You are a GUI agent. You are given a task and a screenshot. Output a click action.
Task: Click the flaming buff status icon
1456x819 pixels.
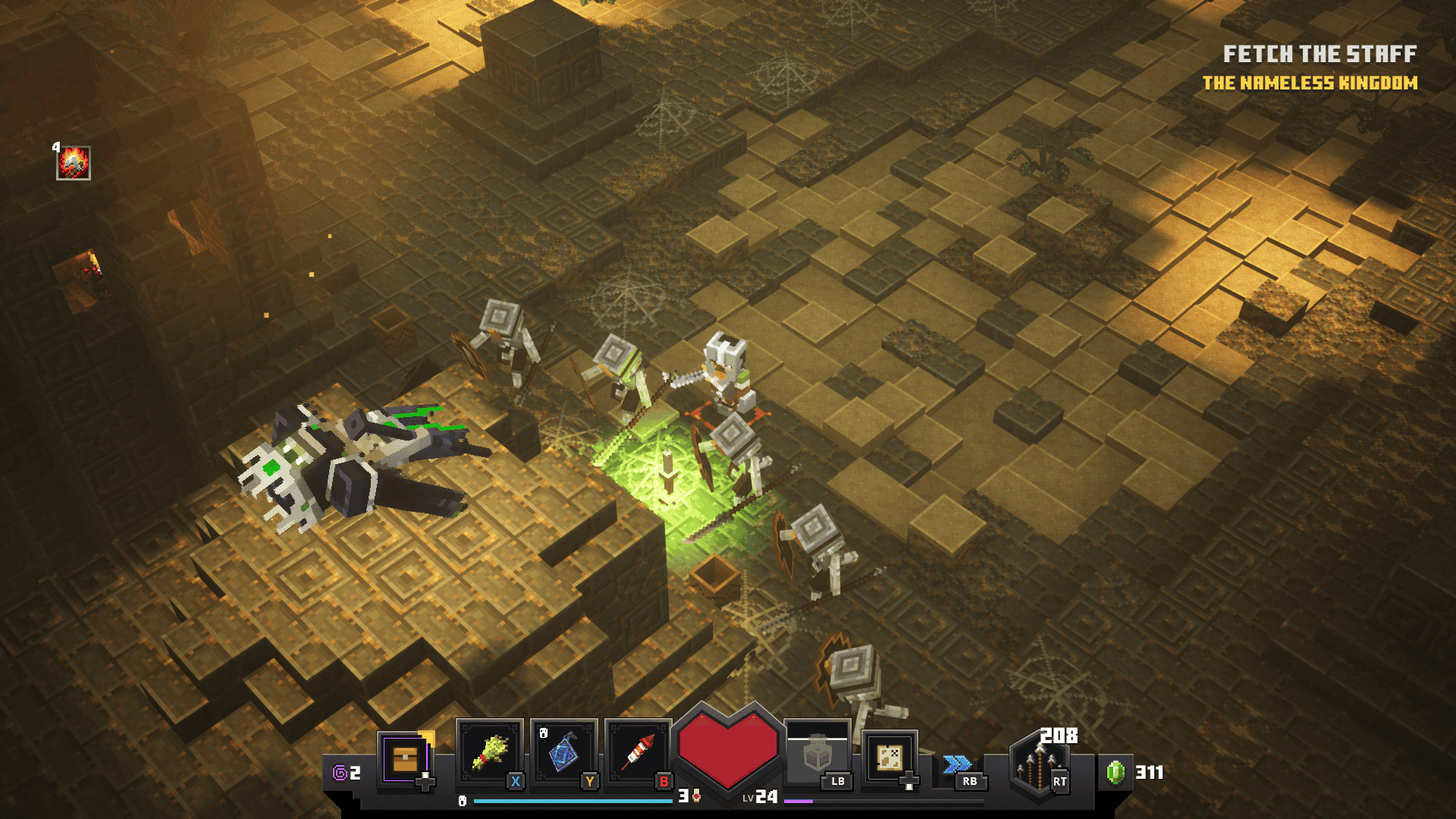pyautogui.click(x=74, y=163)
